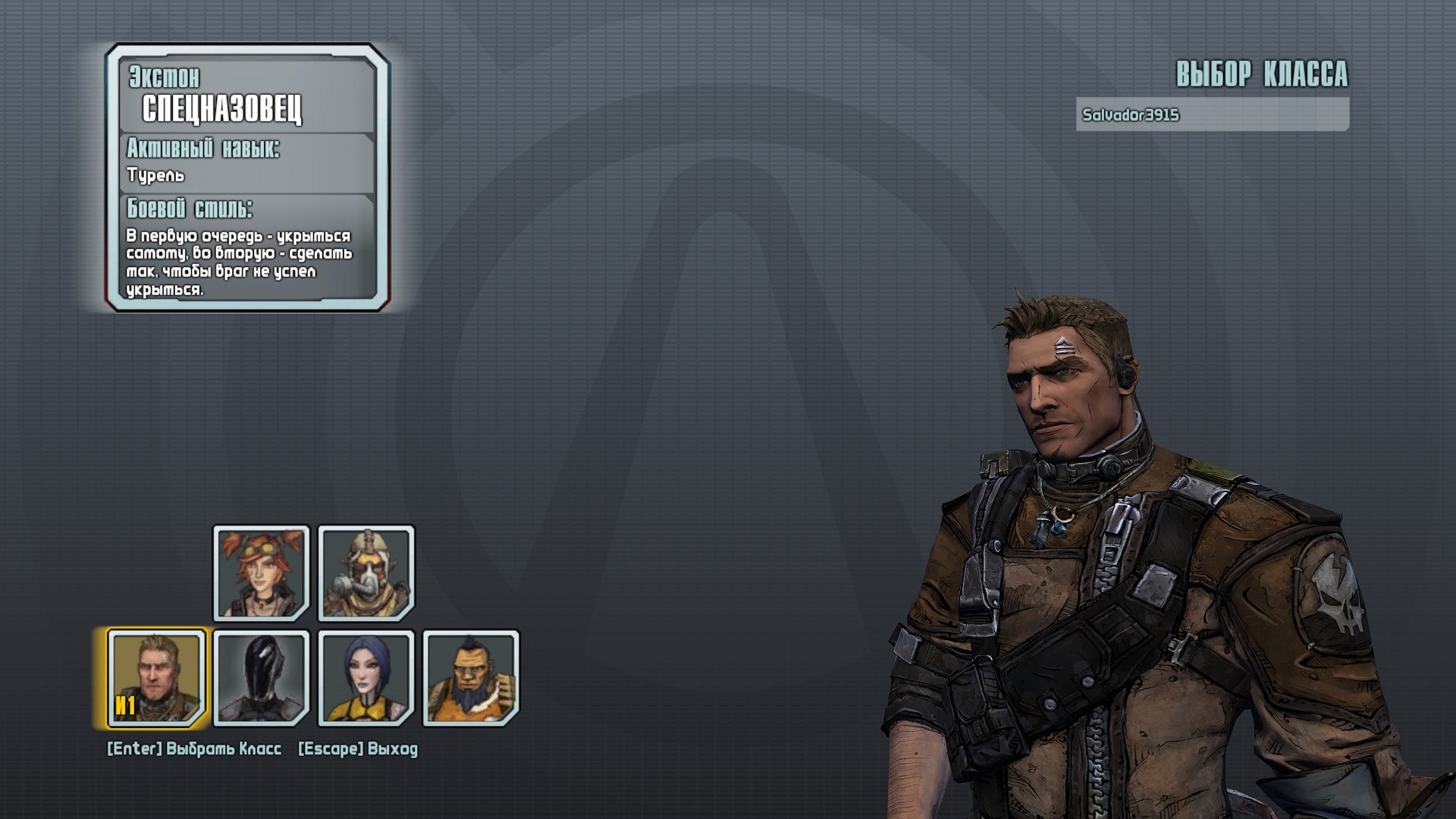This screenshot has height=819, width=1456.
Task: Select Salvador the bearded gunzerker portrait
Action: tap(471, 677)
